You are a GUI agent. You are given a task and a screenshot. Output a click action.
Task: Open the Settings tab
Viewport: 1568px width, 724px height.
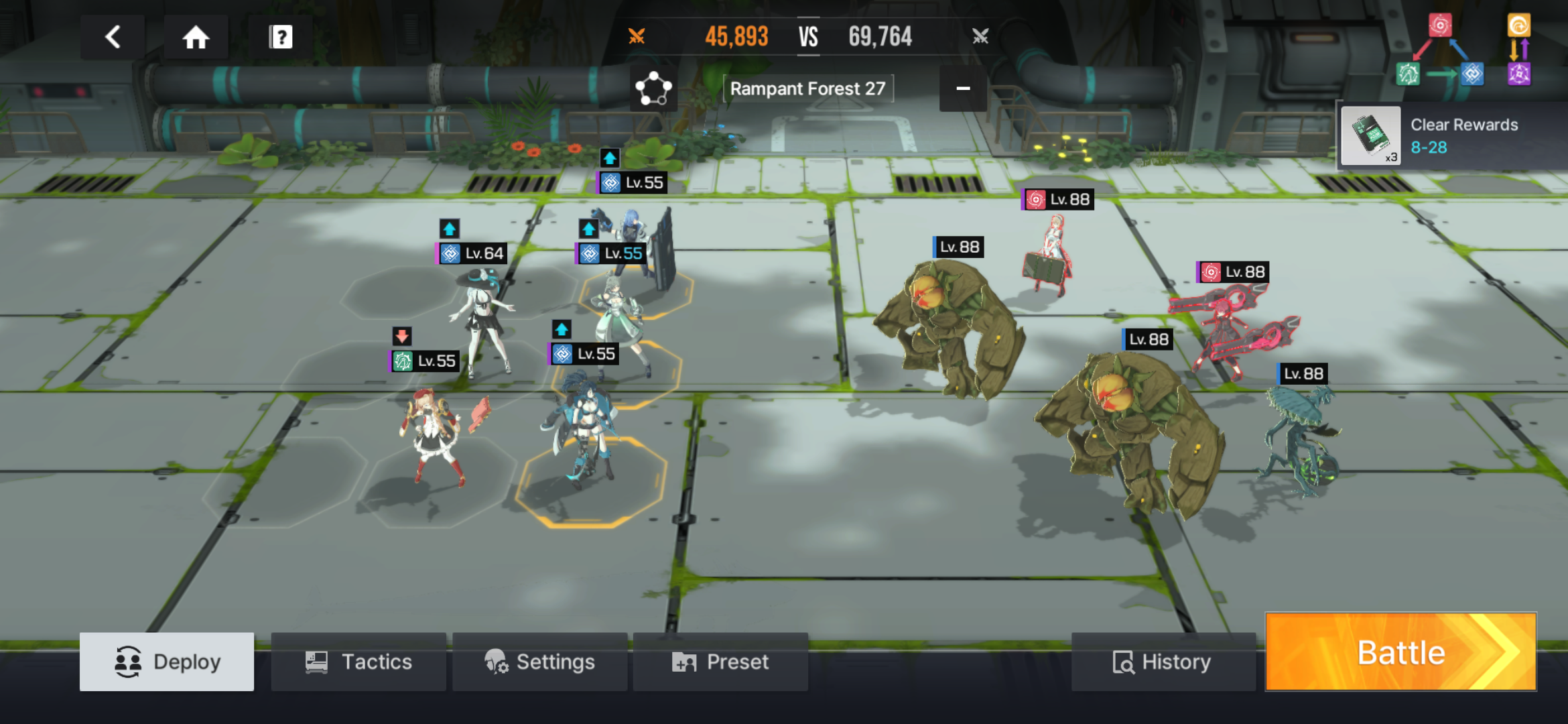(539, 662)
